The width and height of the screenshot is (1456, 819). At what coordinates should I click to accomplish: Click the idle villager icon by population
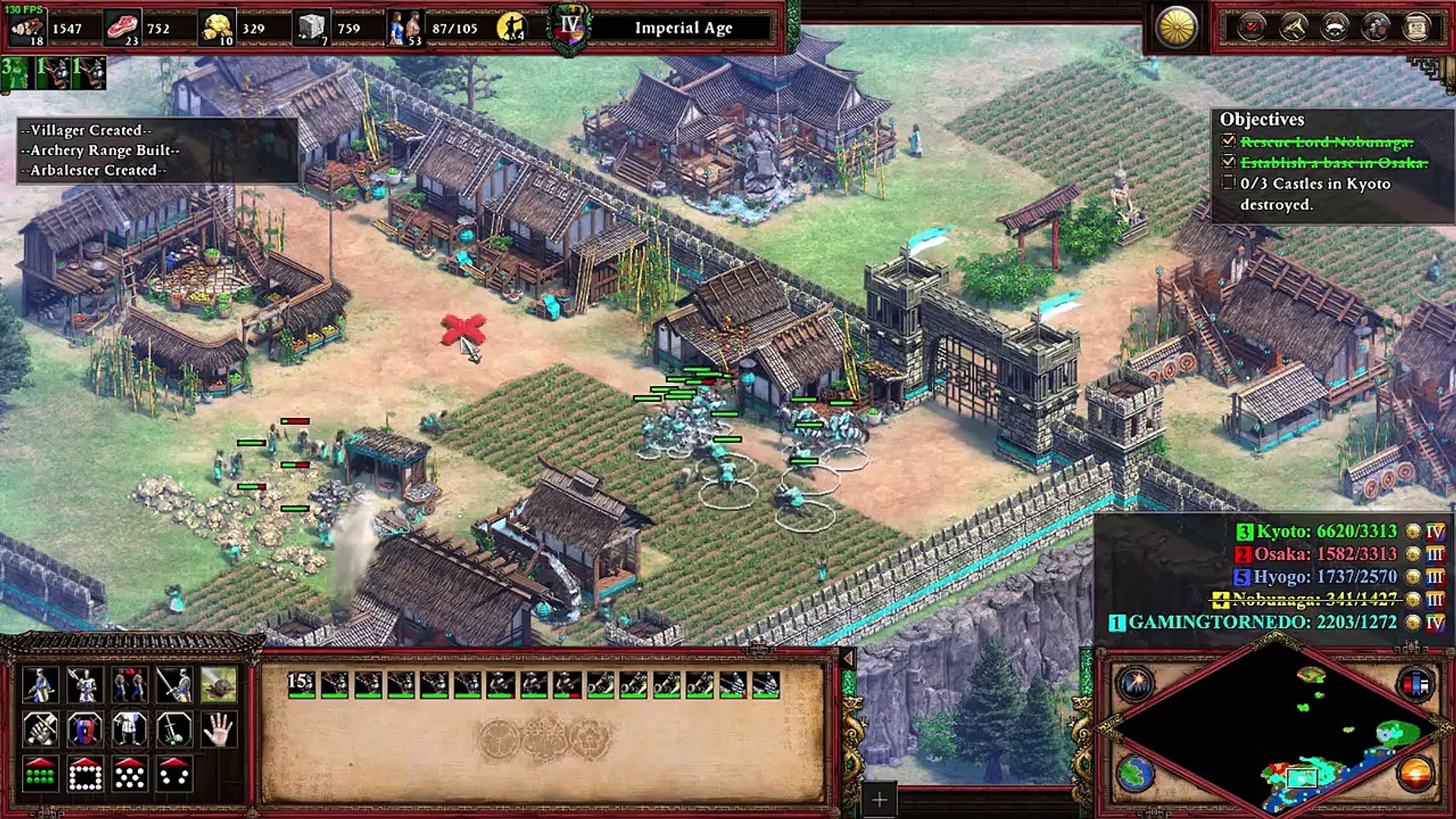[511, 28]
